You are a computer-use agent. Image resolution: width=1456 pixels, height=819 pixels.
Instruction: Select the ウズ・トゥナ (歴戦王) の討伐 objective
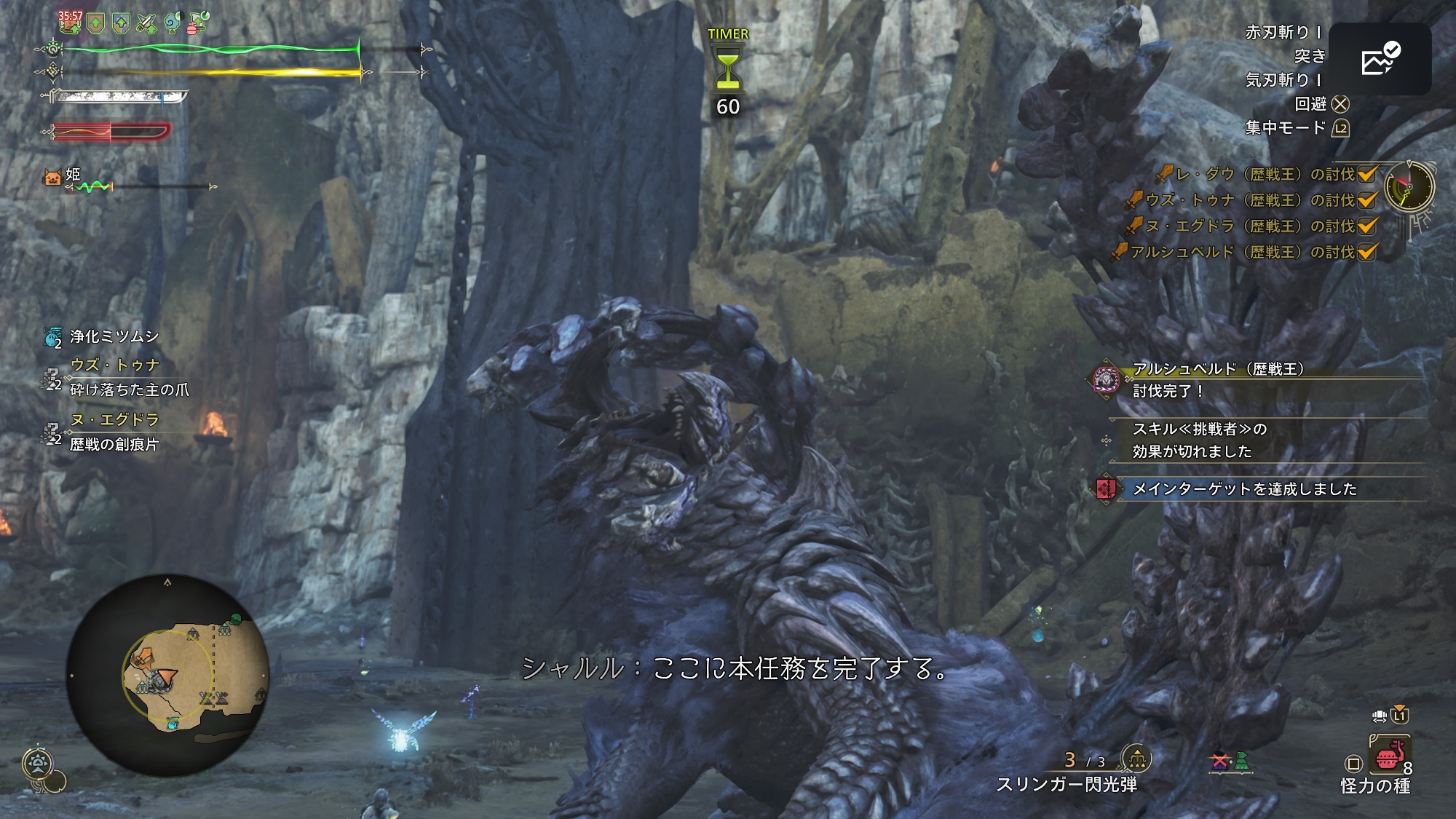click(1250, 200)
